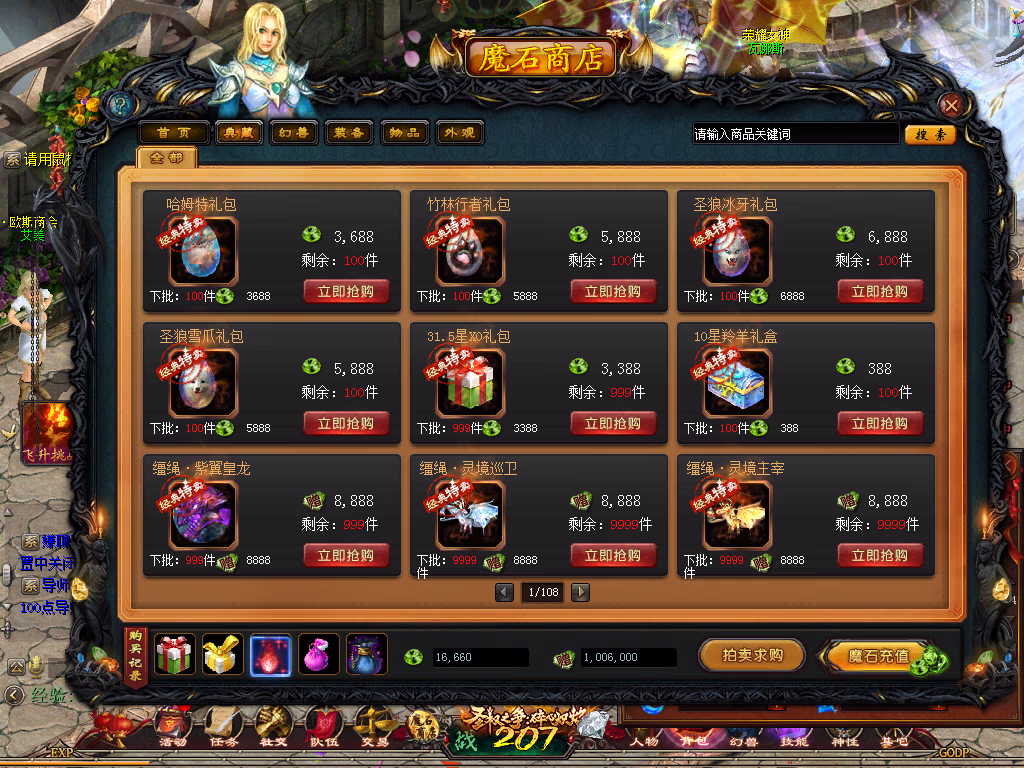Open the shop help question mark
1024x768 pixels.
[120, 104]
